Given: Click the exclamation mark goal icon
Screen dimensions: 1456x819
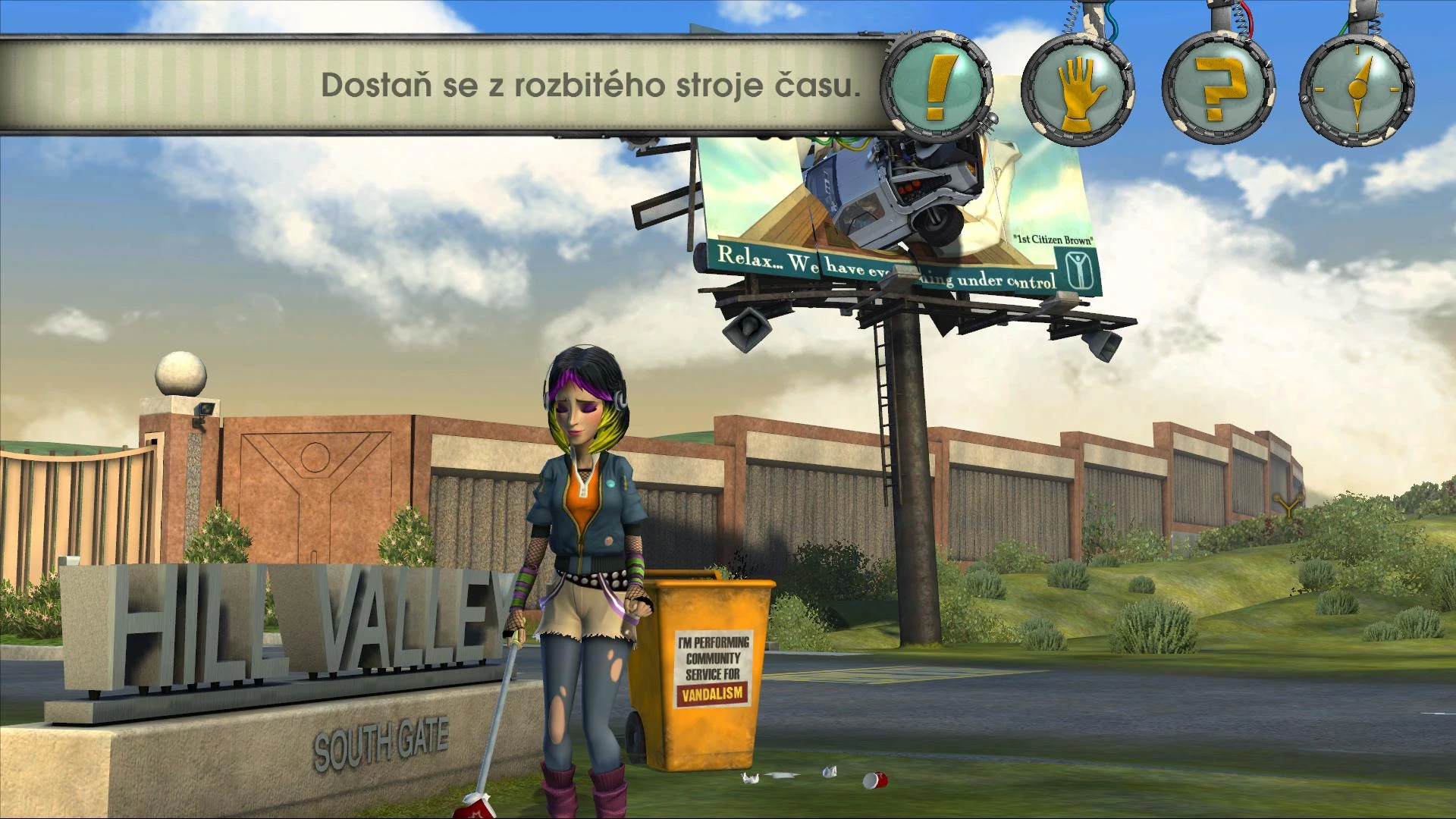Looking at the screenshot, I should tap(939, 88).
